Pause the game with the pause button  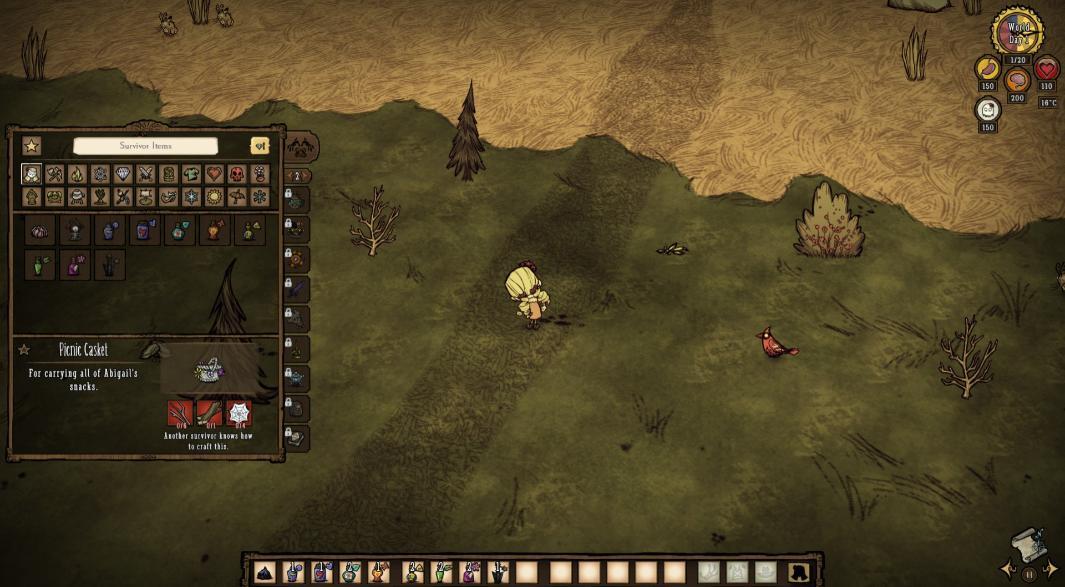click(1029, 575)
